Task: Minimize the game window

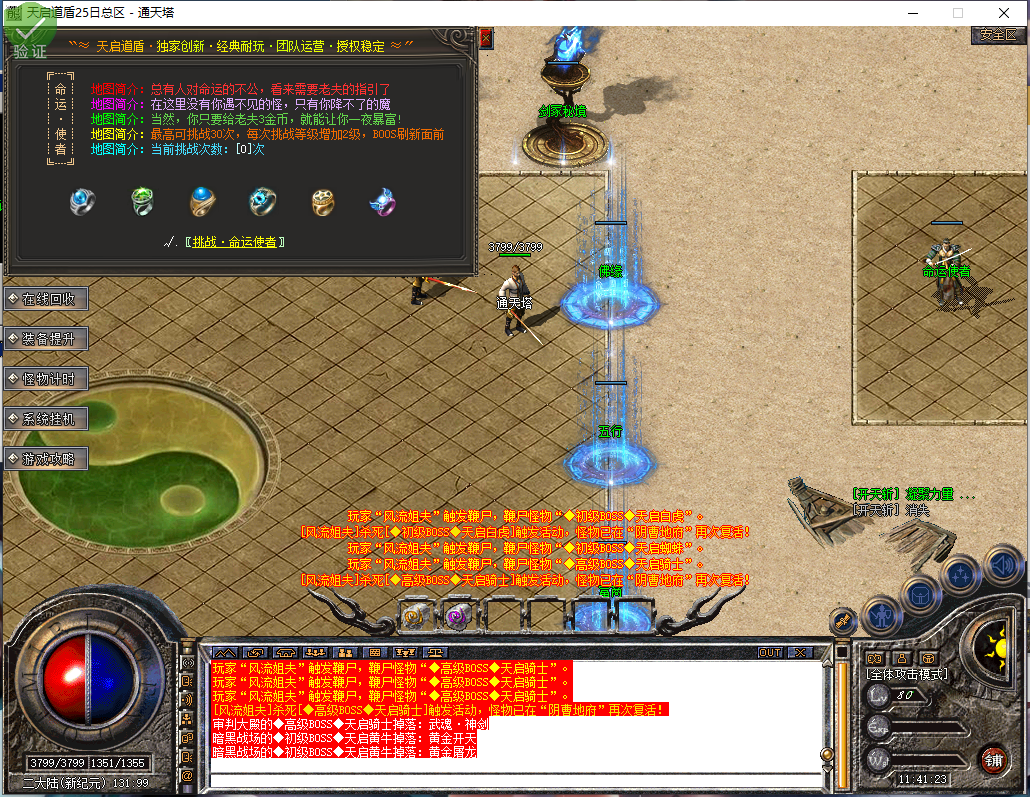Action: coord(912,13)
